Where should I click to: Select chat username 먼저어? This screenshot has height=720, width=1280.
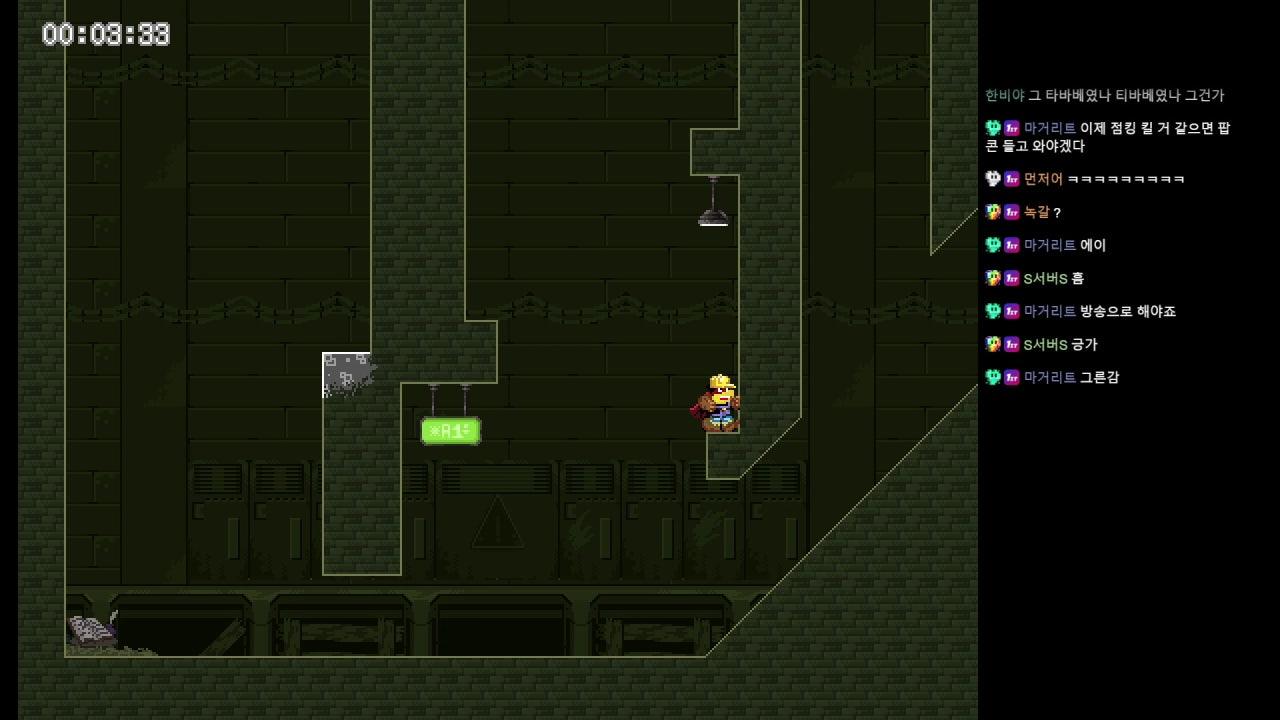(1043, 179)
